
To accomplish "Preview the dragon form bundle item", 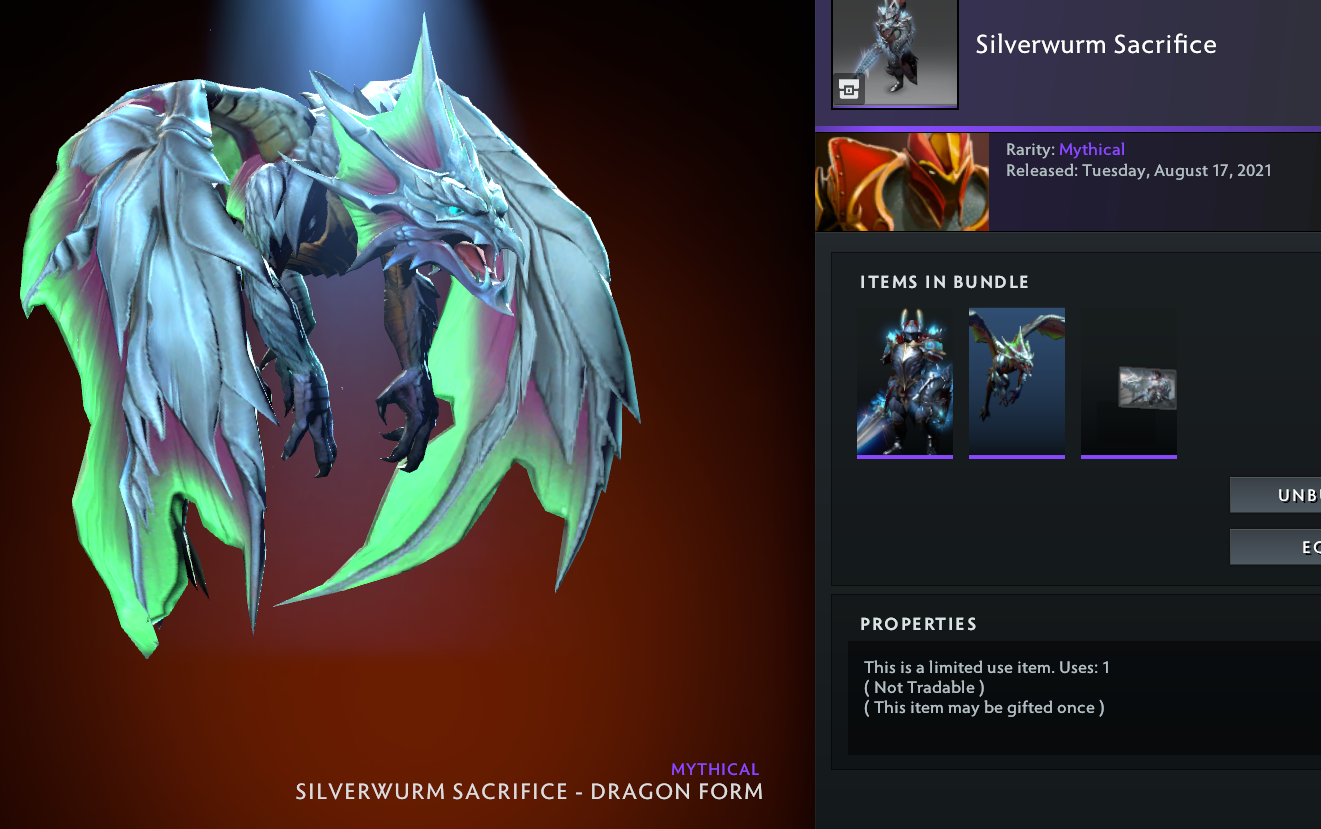I will coord(1017,382).
